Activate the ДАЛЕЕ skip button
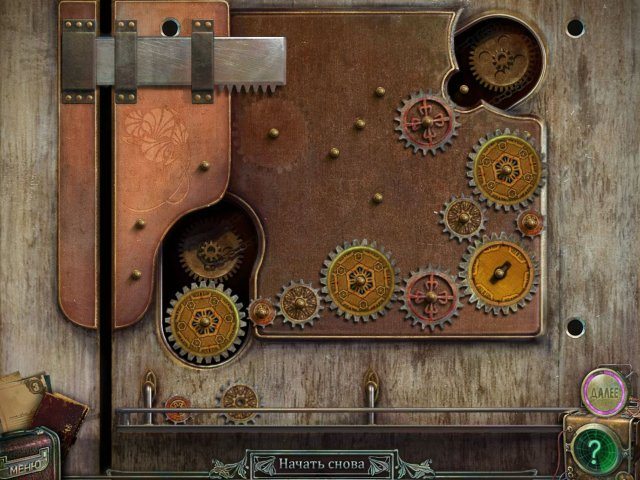This screenshot has width=640, height=480. pos(606,392)
